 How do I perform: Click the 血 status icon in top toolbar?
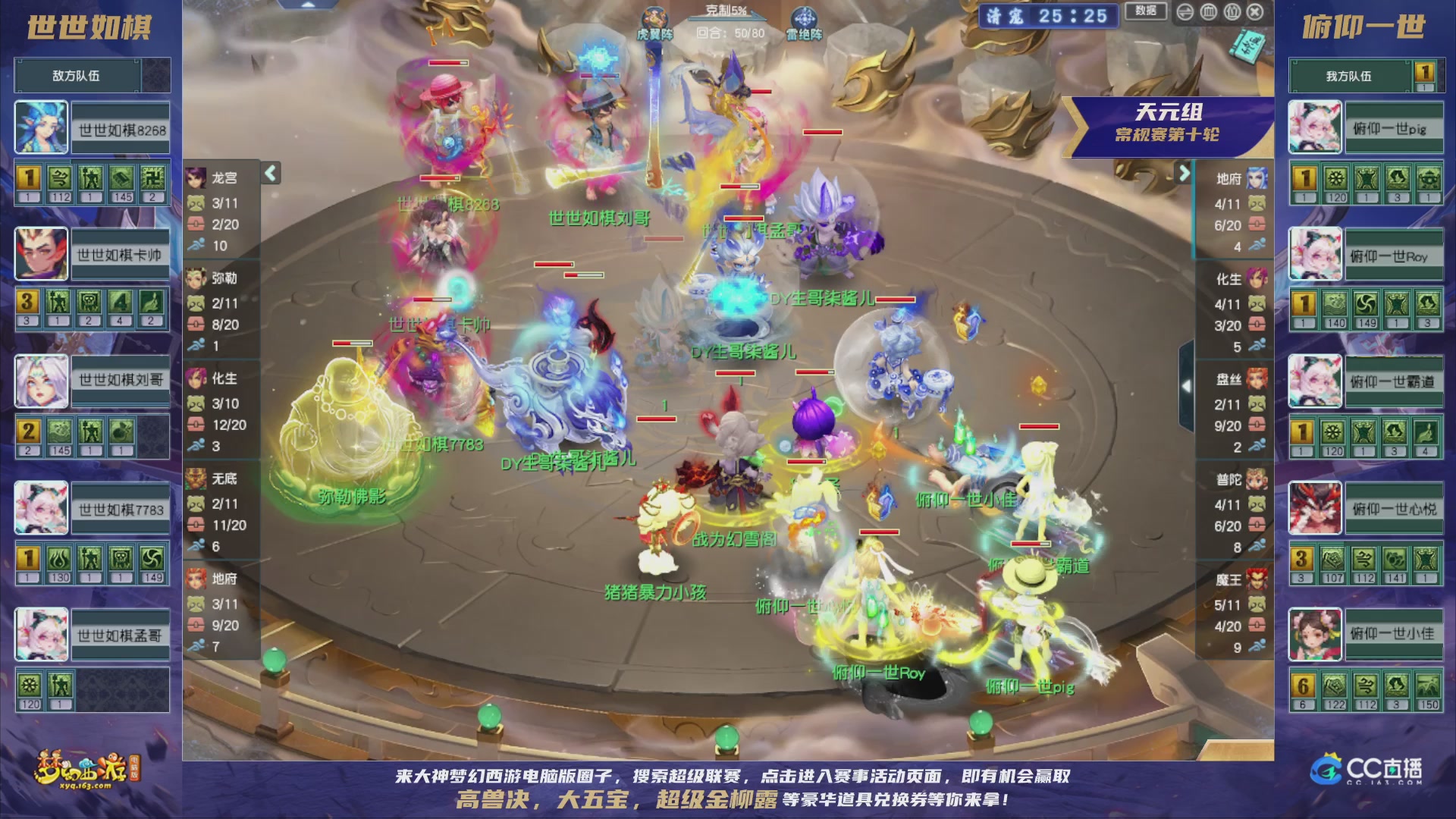(1209, 13)
